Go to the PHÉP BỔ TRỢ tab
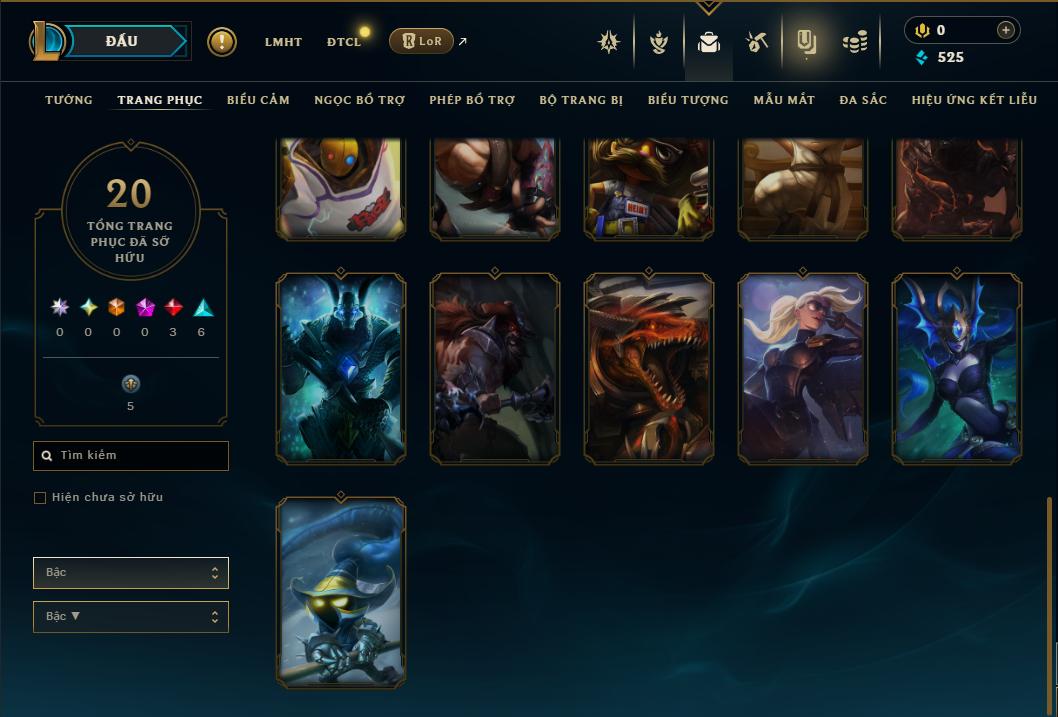 click(x=472, y=100)
